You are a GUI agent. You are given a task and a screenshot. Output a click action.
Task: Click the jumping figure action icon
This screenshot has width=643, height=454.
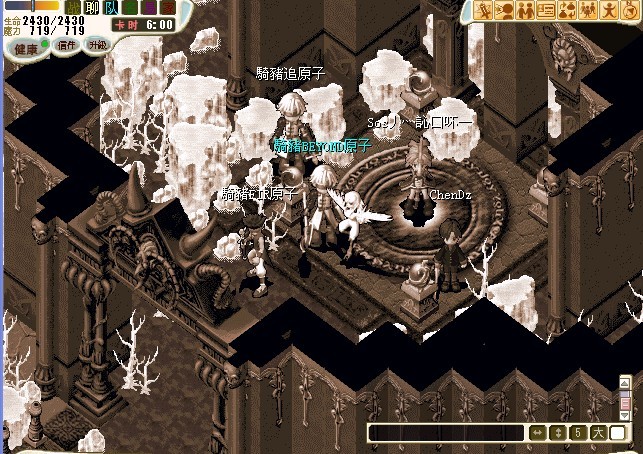tap(606, 10)
